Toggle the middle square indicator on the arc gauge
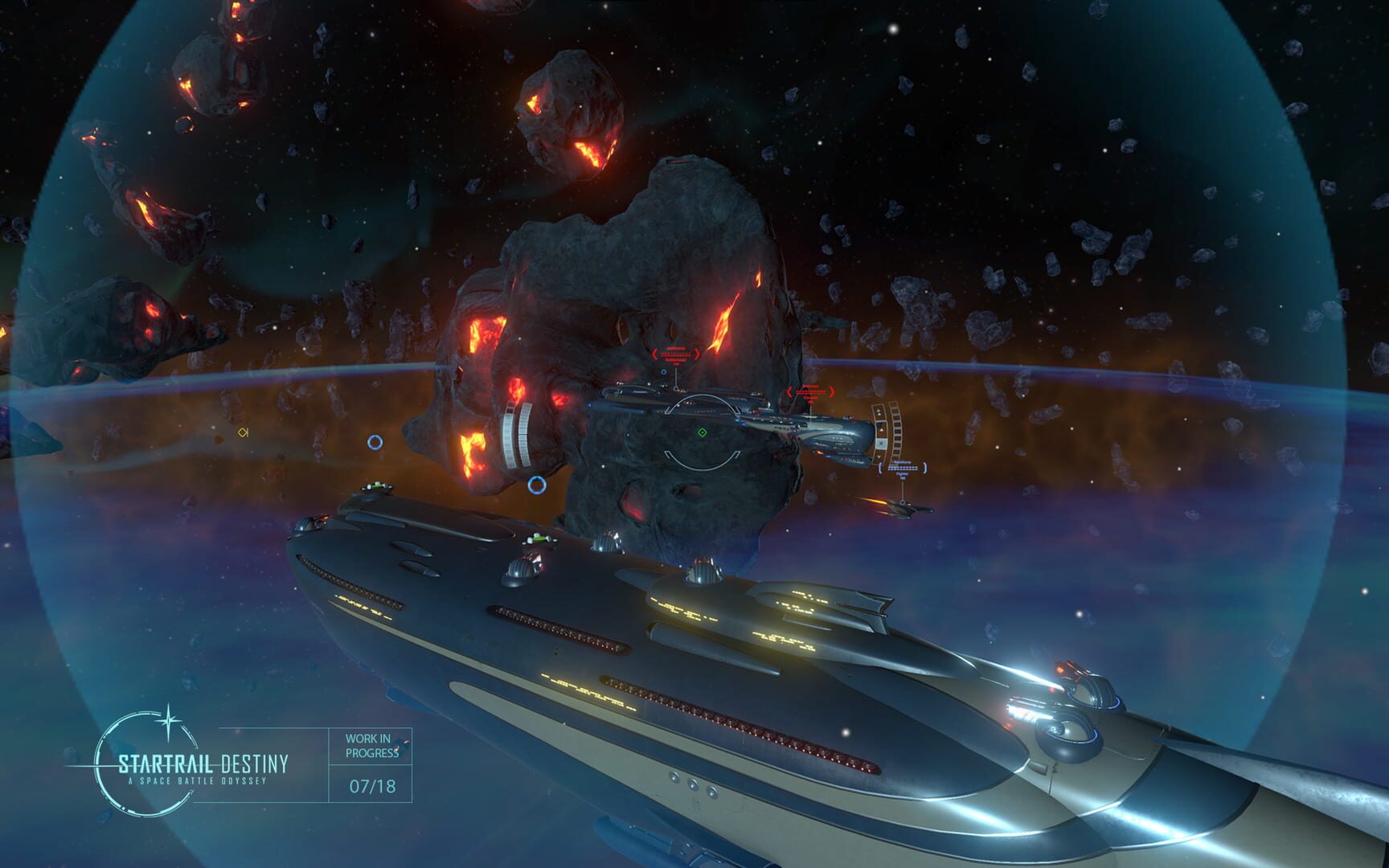The width and height of the screenshot is (1389, 868). [x=882, y=444]
